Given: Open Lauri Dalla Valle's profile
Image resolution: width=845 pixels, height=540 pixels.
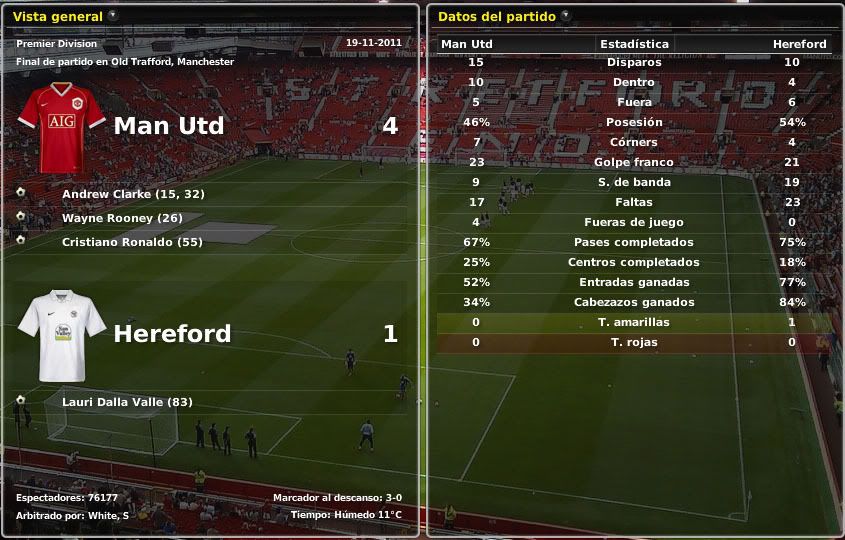Looking at the screenshot, I should point(127,402).
